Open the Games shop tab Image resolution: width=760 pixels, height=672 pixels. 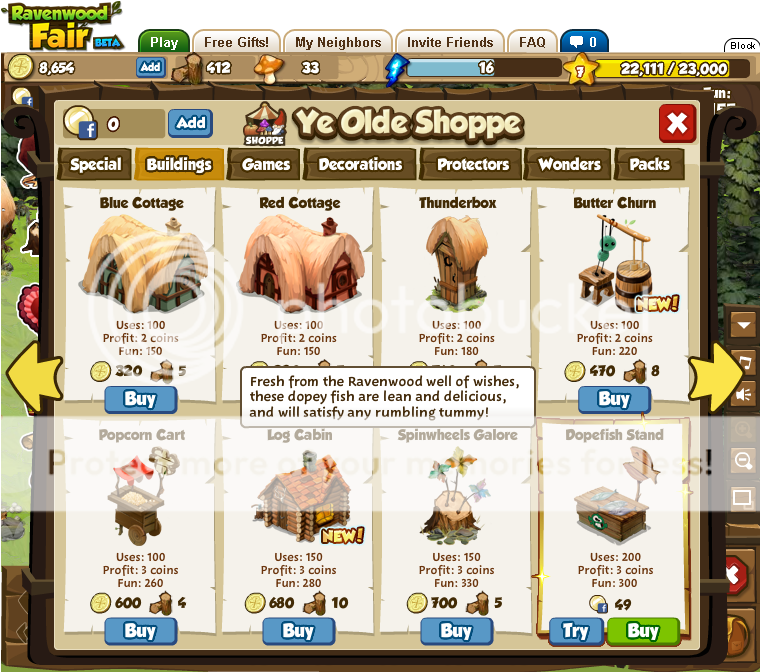pyautogui.click(x=266, y=165)
